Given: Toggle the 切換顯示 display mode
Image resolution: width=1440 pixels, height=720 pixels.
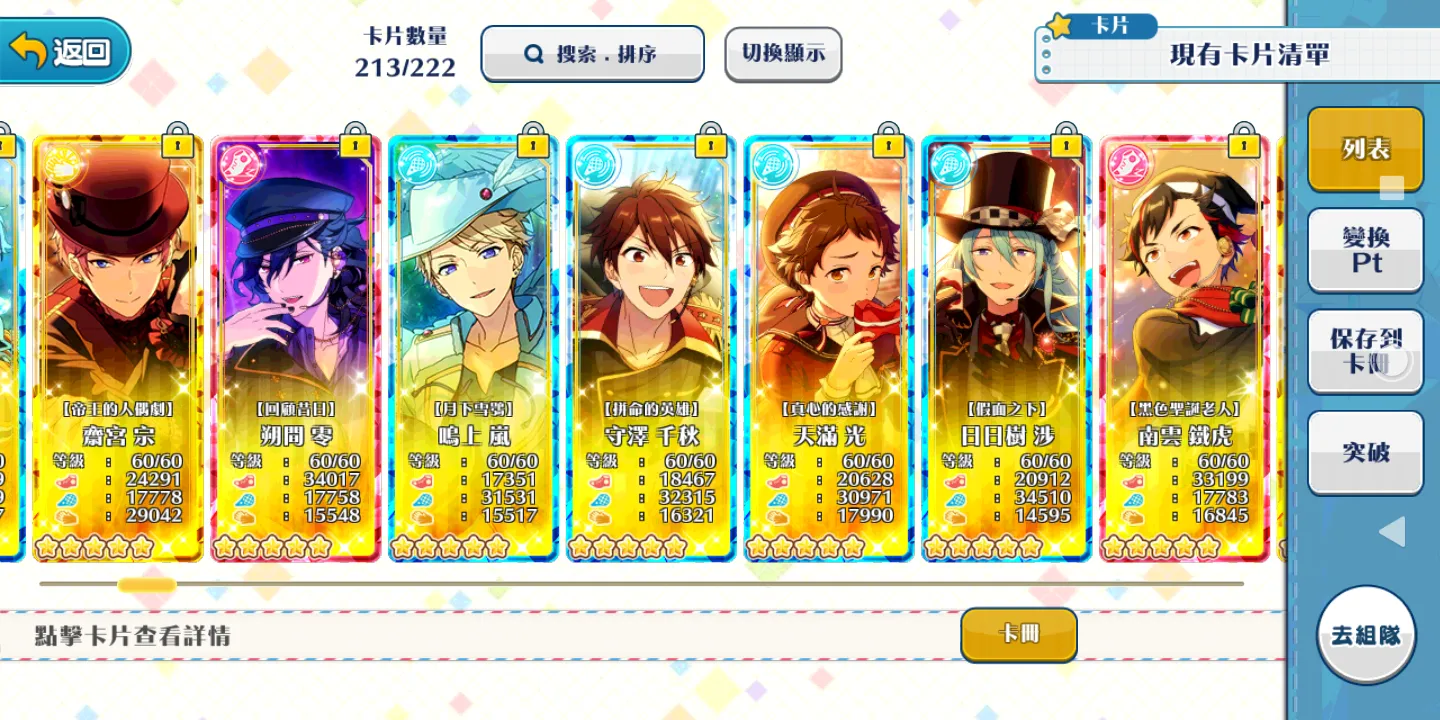Looking at the screenshot, I should pyautogui.click(x=783, y=54).
